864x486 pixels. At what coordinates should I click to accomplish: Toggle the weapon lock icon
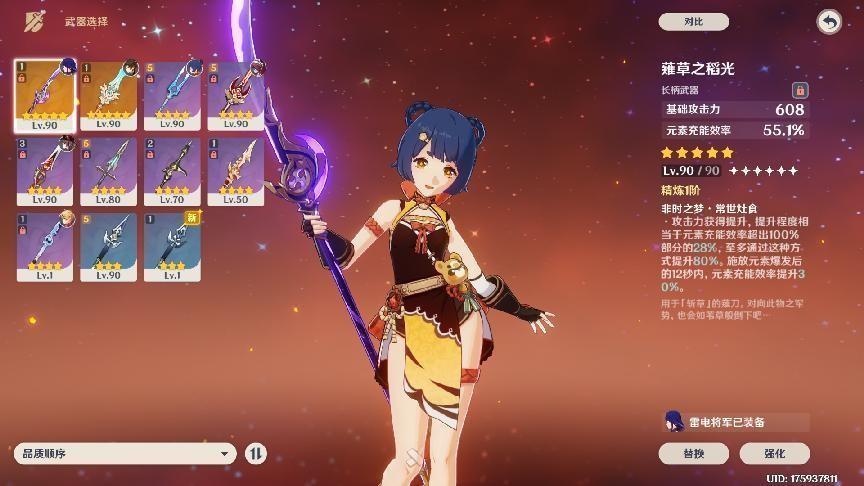[799, 90]
